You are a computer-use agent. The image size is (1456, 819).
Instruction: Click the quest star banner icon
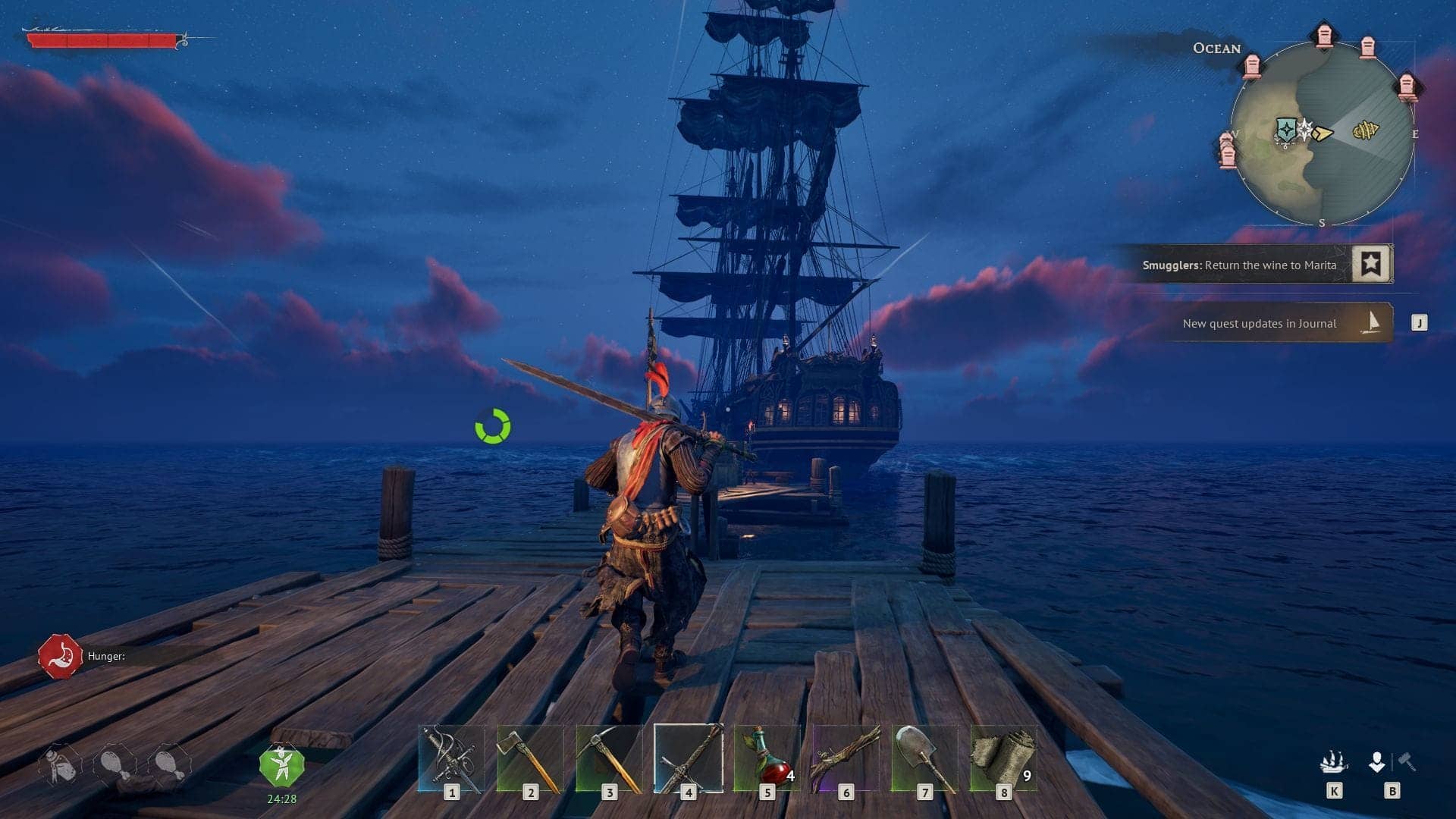point(1371,264)
